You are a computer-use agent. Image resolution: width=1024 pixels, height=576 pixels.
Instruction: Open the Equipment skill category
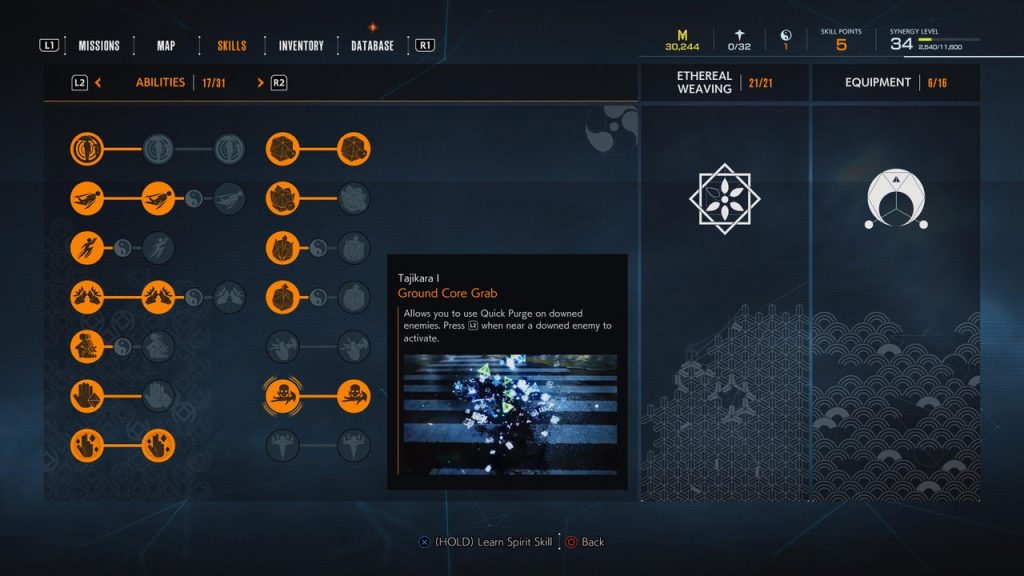pyautogui.click(x=895, y=83)
